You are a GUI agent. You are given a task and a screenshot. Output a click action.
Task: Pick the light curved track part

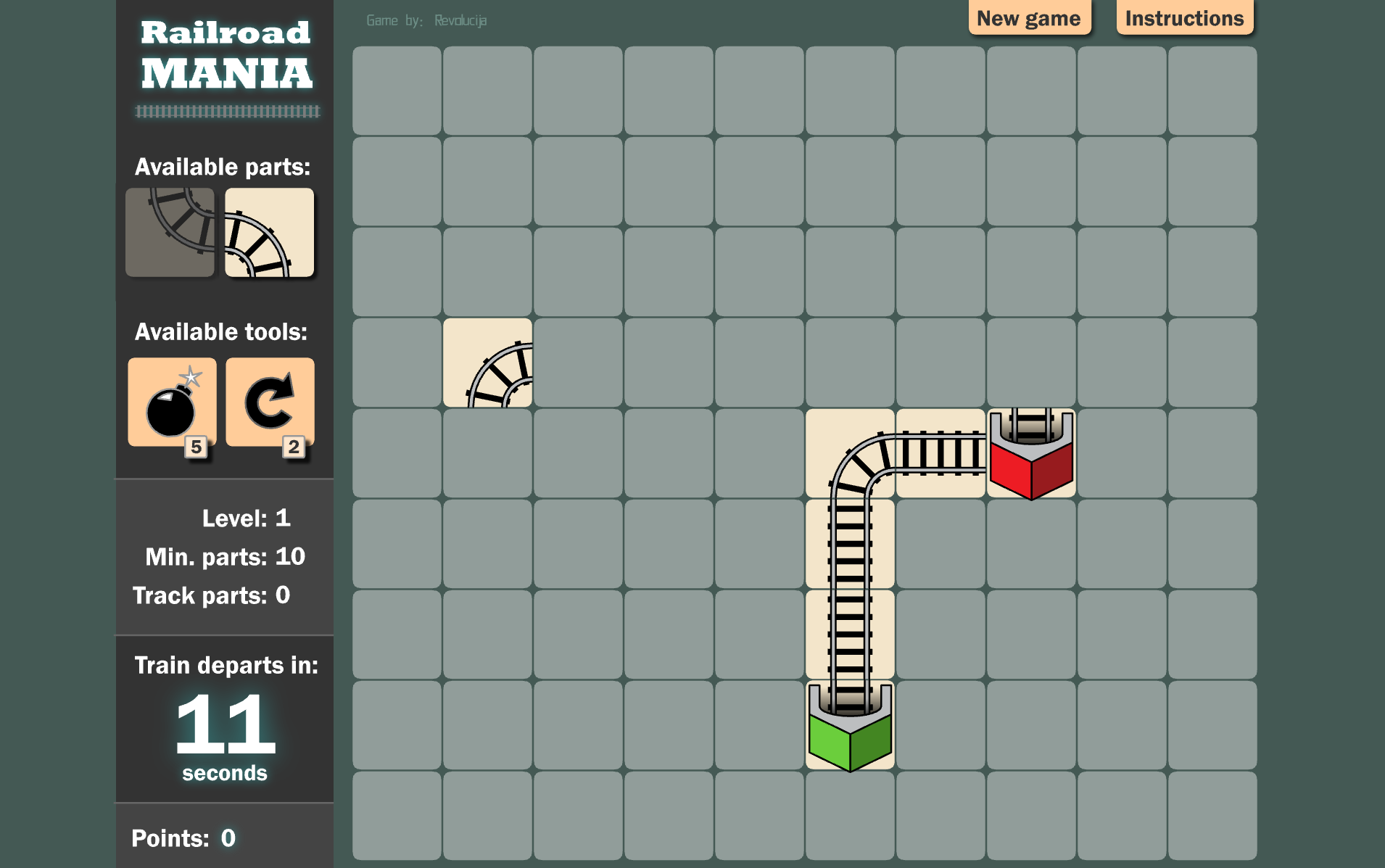269,233
